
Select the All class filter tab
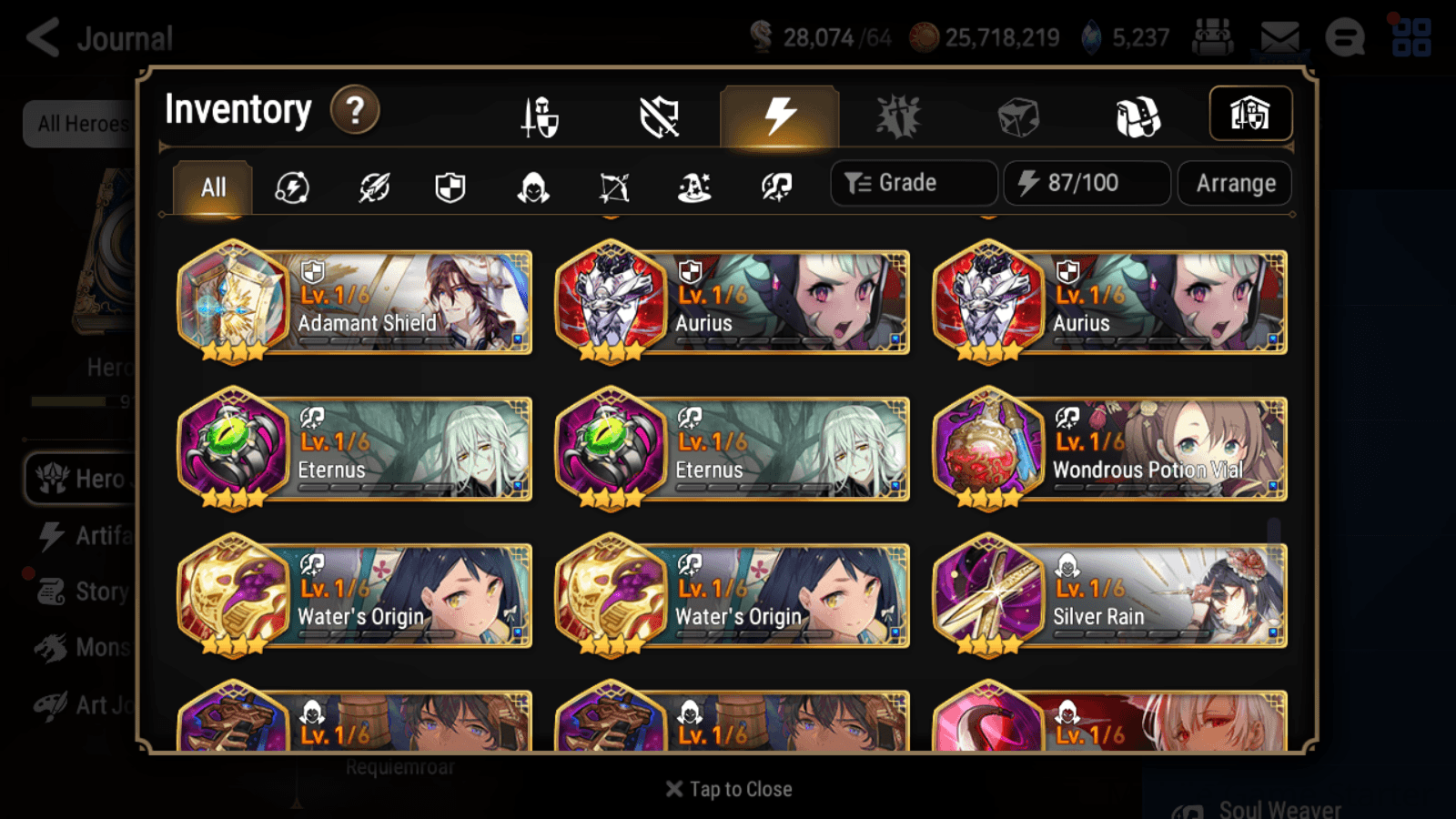[212, 187]
